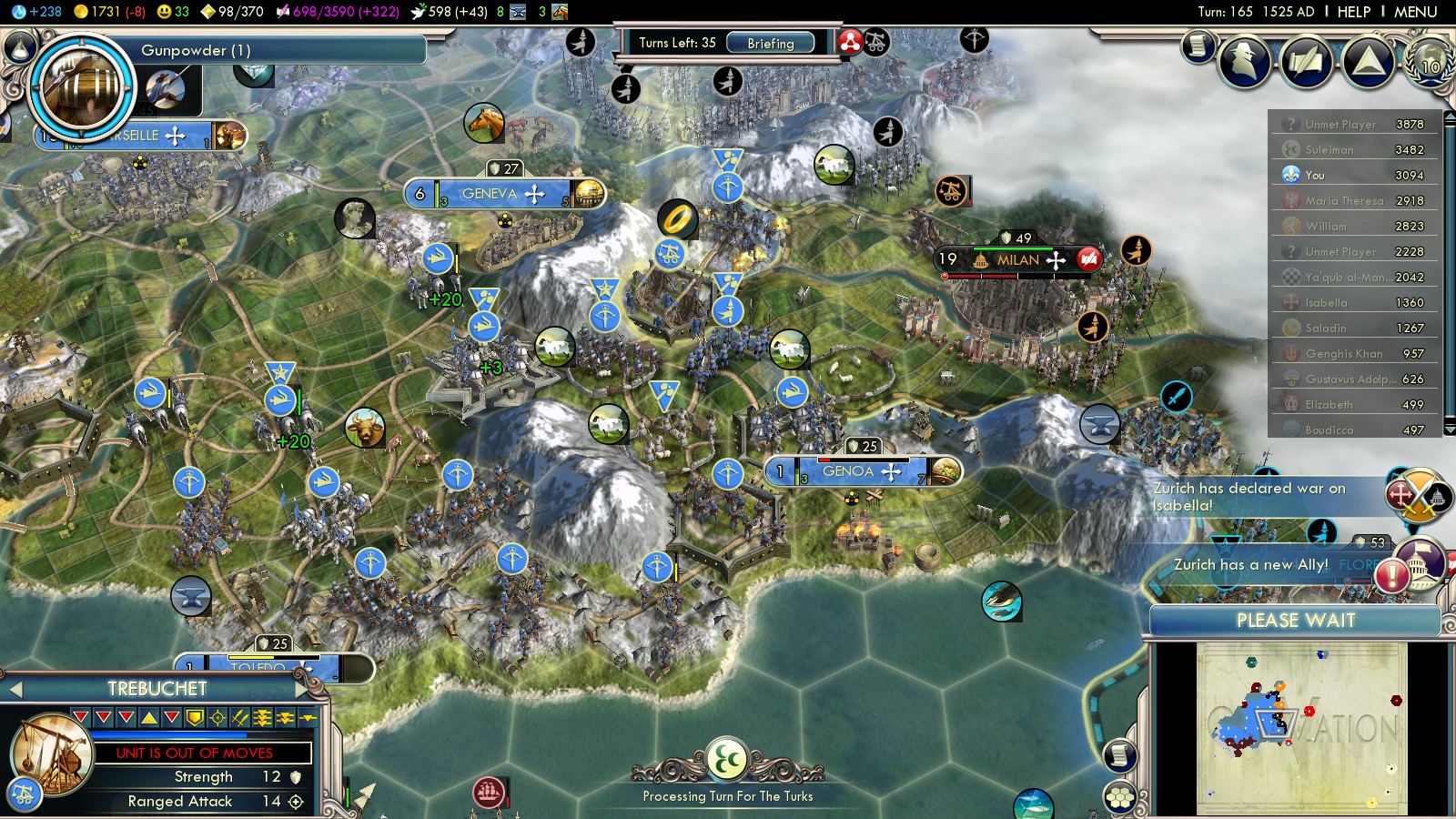Open the pyramid-shaped advisors icon
The image size is (1456, 819).
coord(1368,62)
